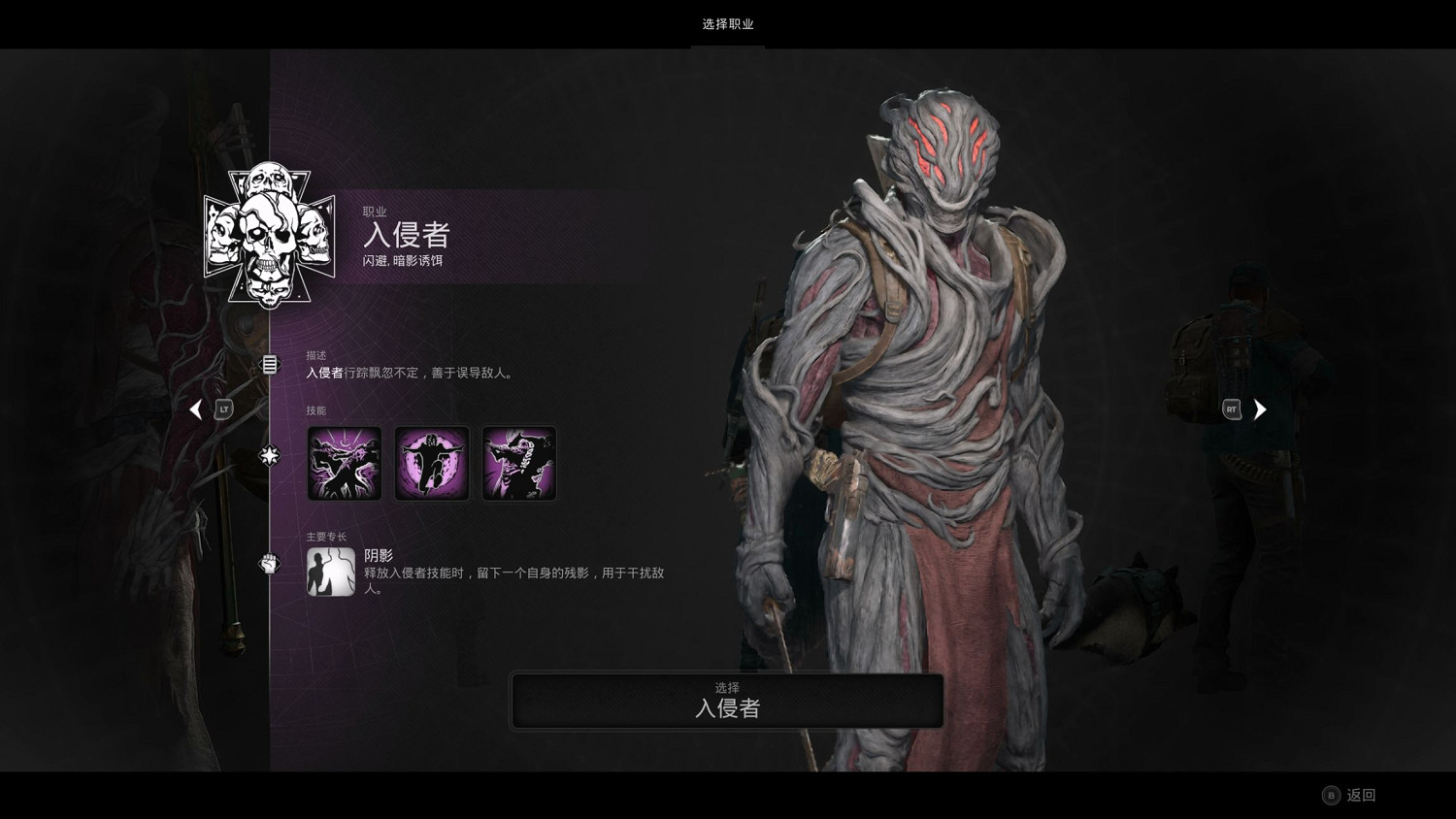Open the description section list icon
This screenshot has height=819, width=1456.
click(x=270, y=365)
